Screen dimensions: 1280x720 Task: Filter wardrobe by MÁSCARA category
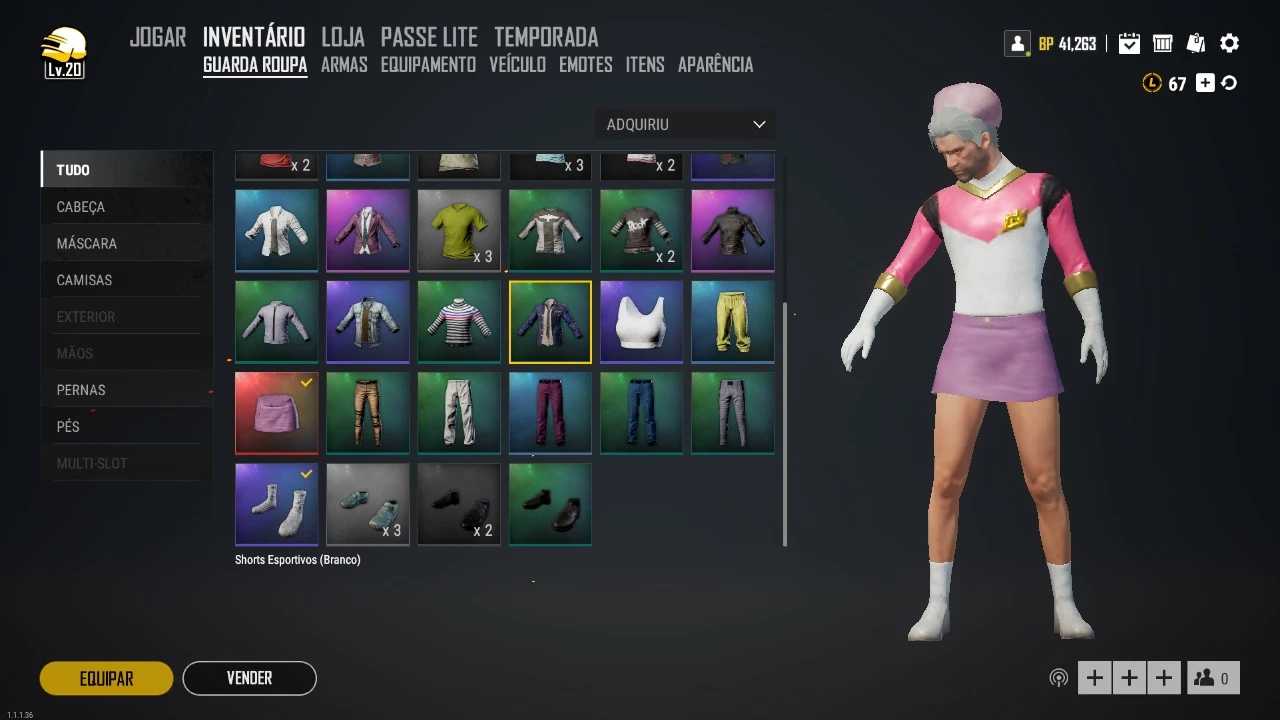click(x=87, y=243)
